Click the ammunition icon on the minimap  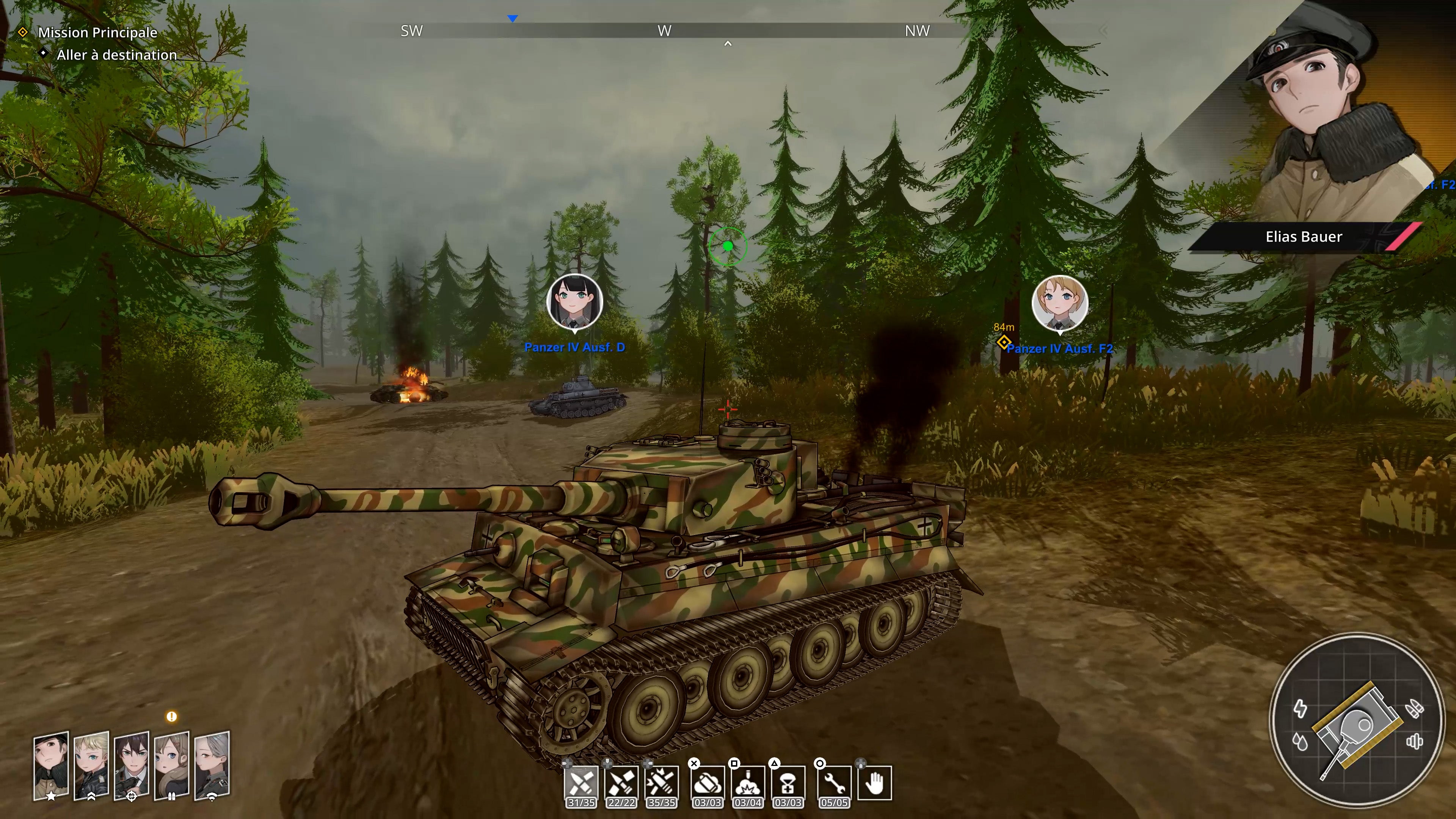coord(1415,708)
